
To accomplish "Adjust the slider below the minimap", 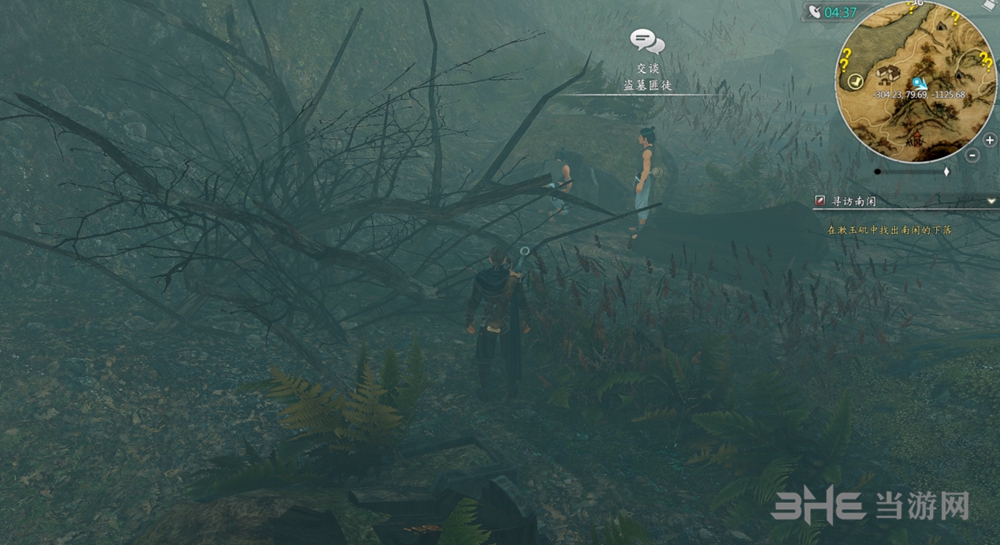I will point(946,172).
